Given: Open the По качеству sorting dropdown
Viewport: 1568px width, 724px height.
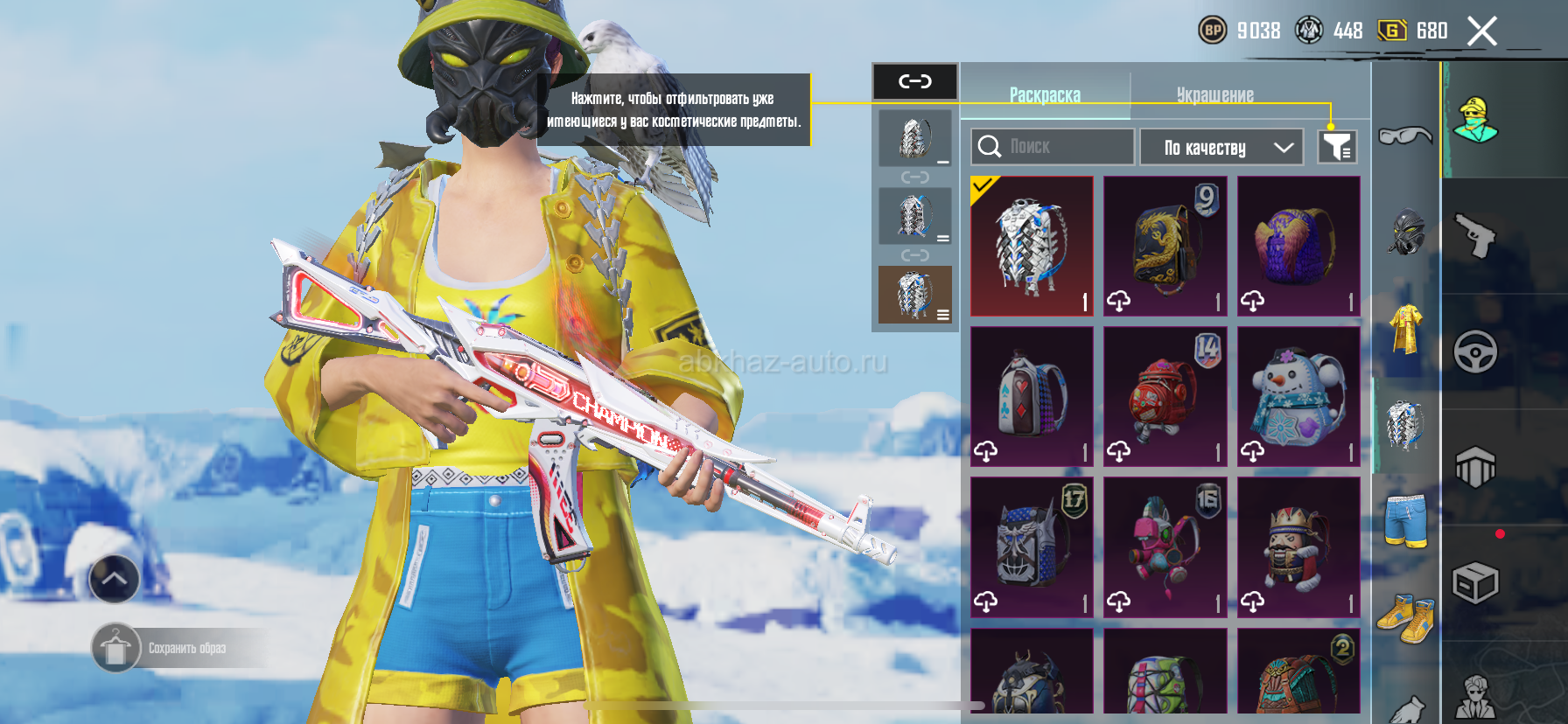Looking at the screenshot, I should 1221,148.
